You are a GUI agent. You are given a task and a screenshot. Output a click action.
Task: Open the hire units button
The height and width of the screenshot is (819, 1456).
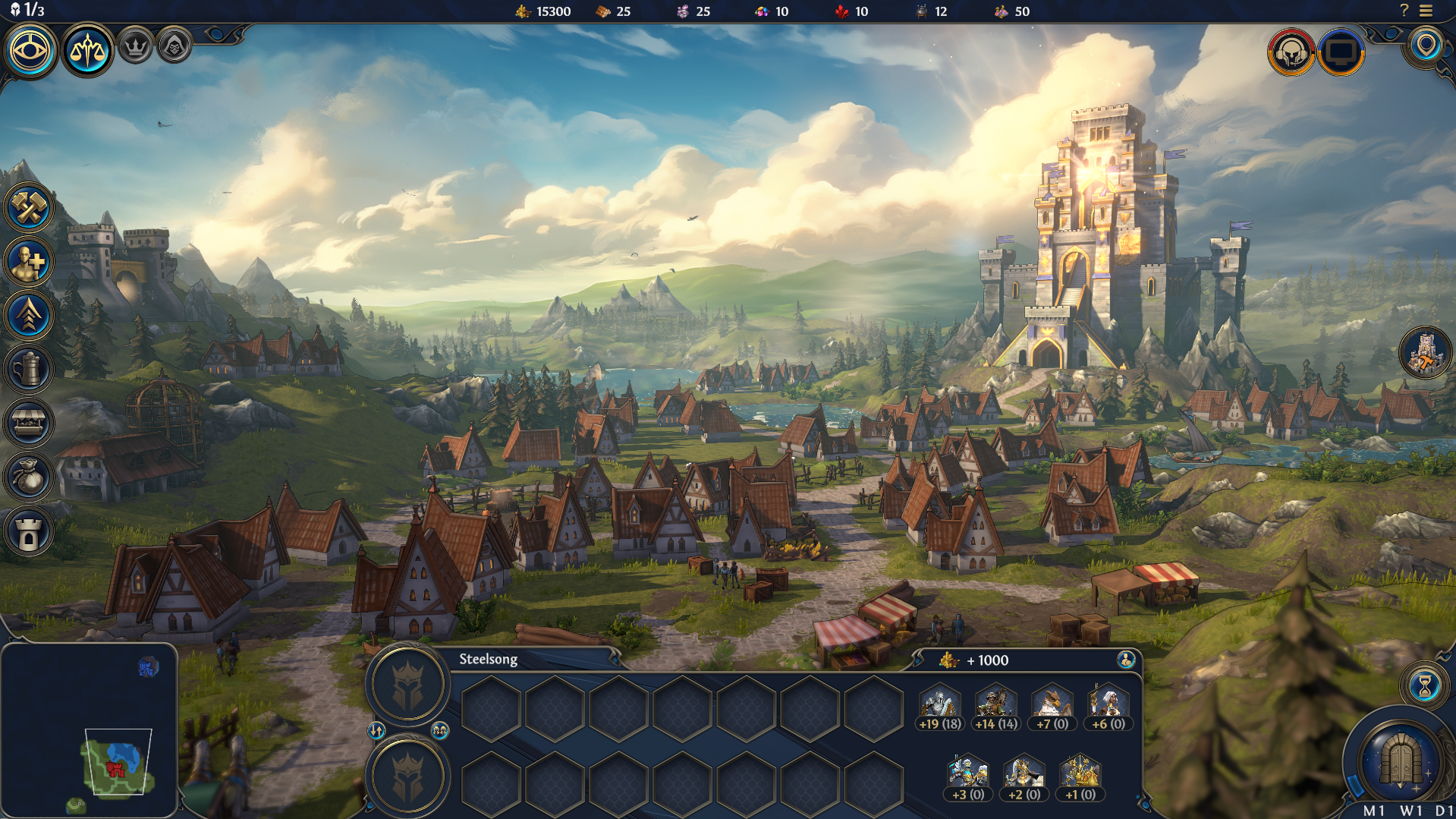(29, 262)
